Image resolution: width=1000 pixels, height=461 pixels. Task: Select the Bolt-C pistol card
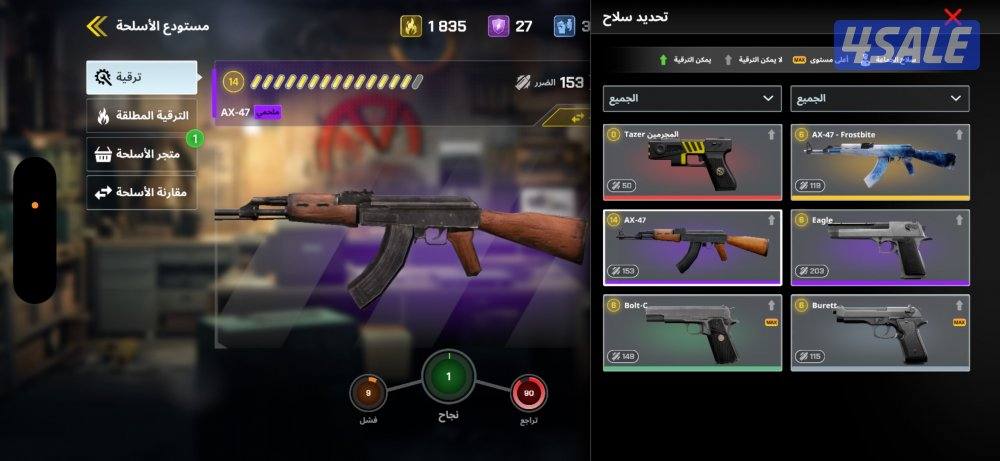coord(692,332)
